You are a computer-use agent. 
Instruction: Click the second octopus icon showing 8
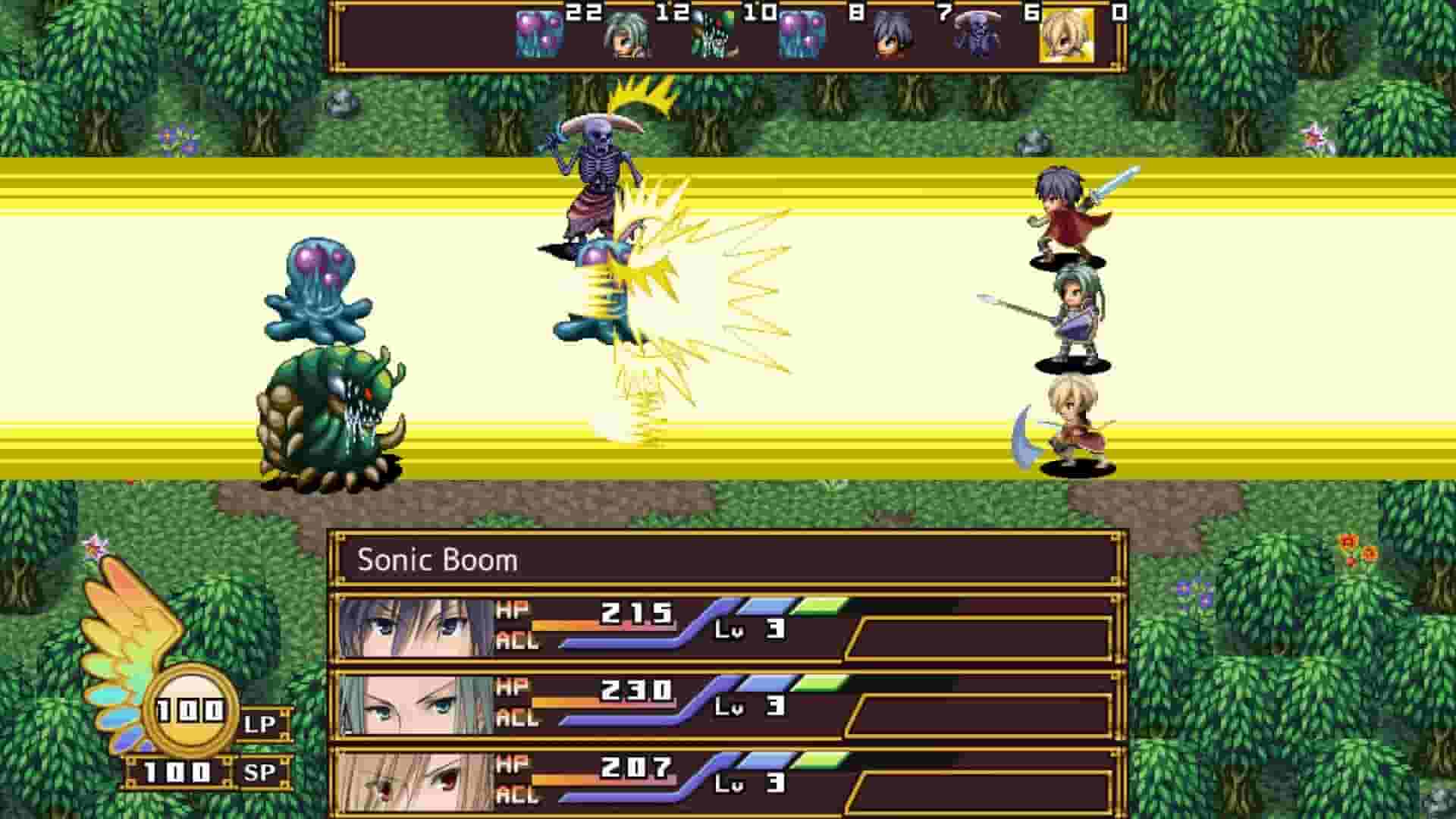(804, 34)
